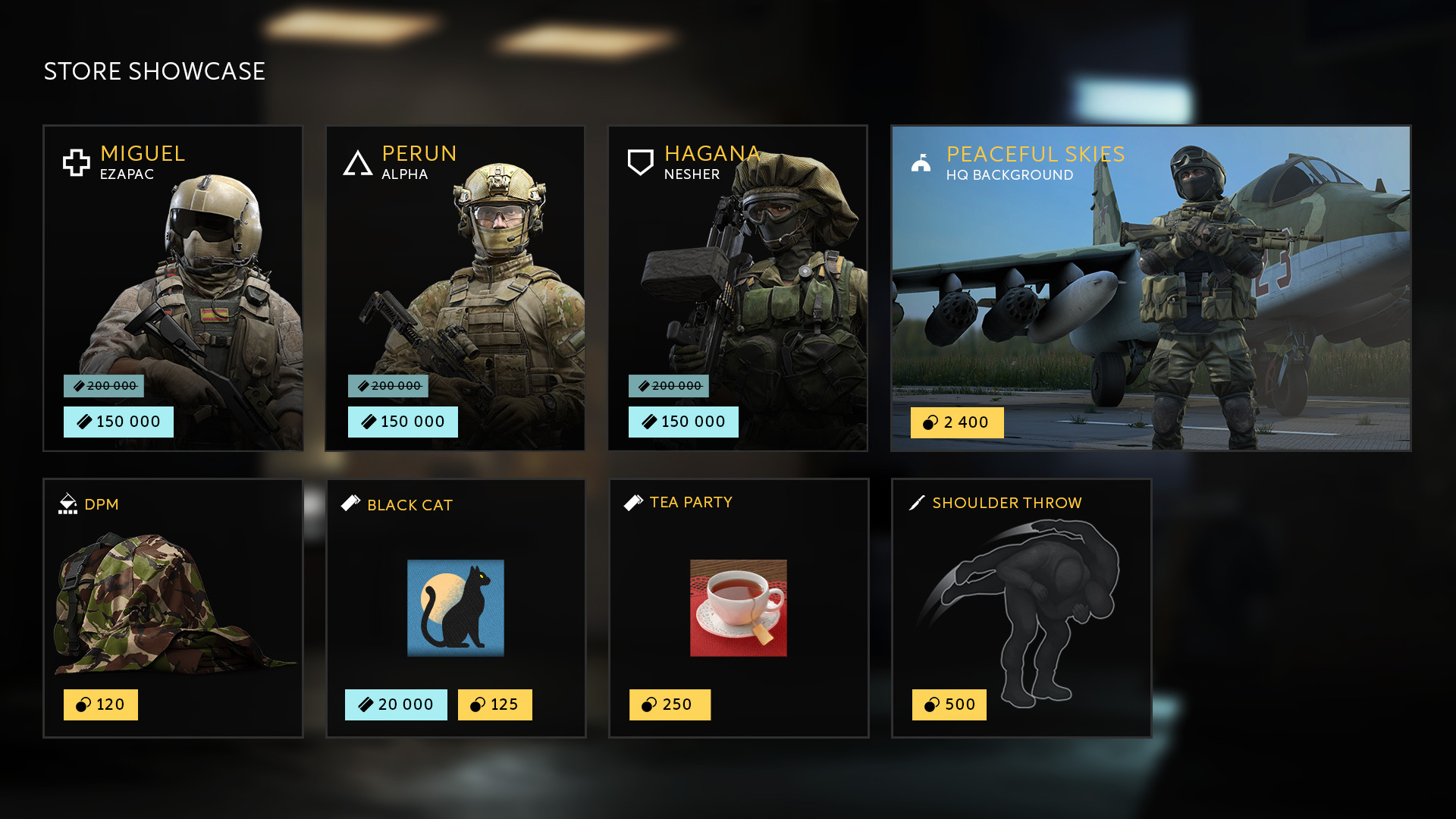Viewport: 1456px width, 819px height.
Task: Buy Hagana for 150 000 credits
Action: [683, 422]
